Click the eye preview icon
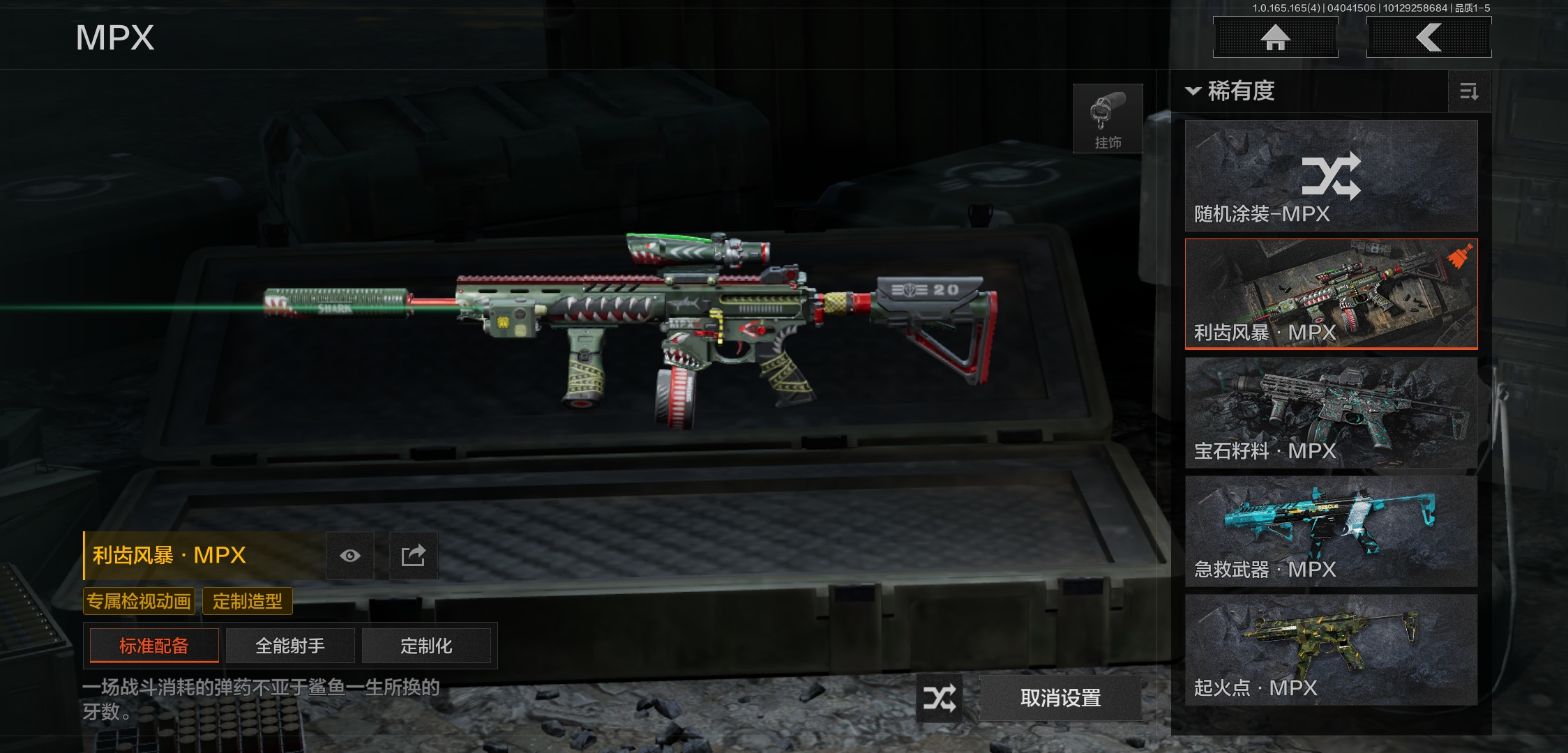Screen dimensions: 1568x753 pyautogui.click(x=350, y=556)
